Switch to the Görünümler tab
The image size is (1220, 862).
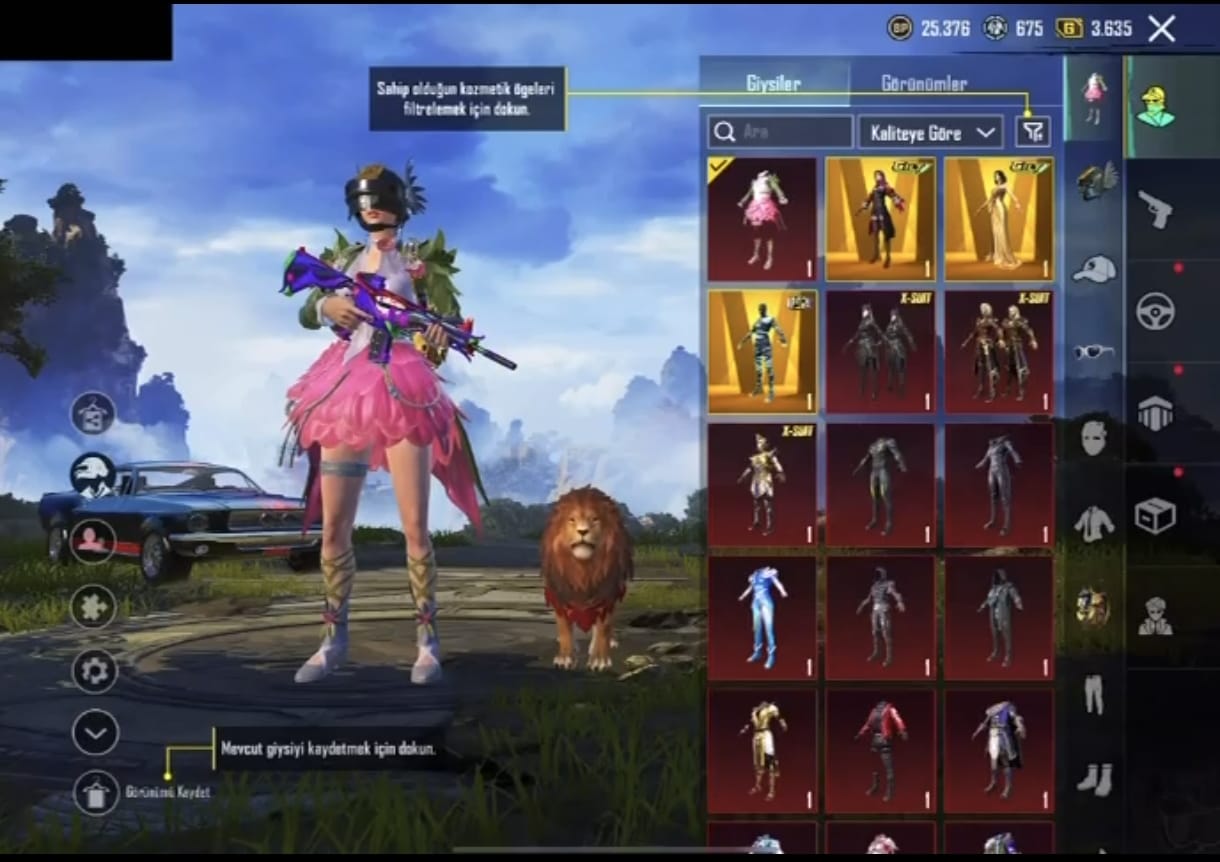click(923, 84)
